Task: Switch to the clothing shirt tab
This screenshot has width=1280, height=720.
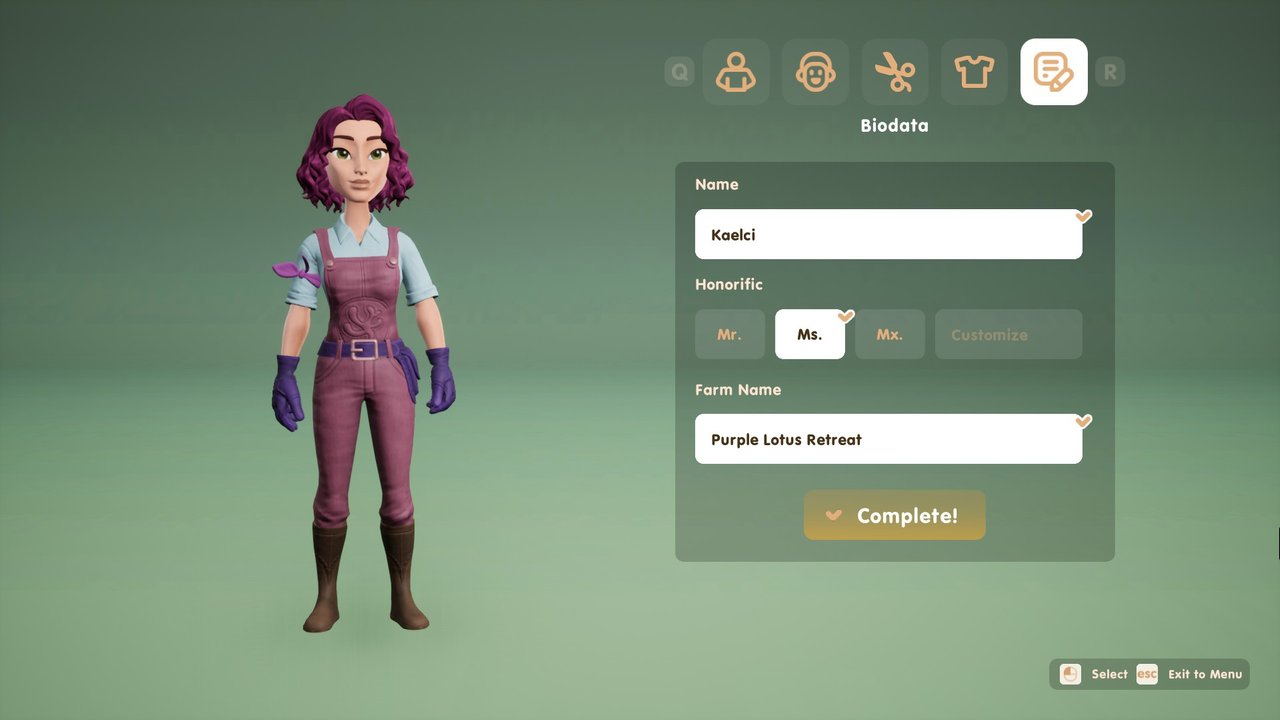Action: (974, 72)
